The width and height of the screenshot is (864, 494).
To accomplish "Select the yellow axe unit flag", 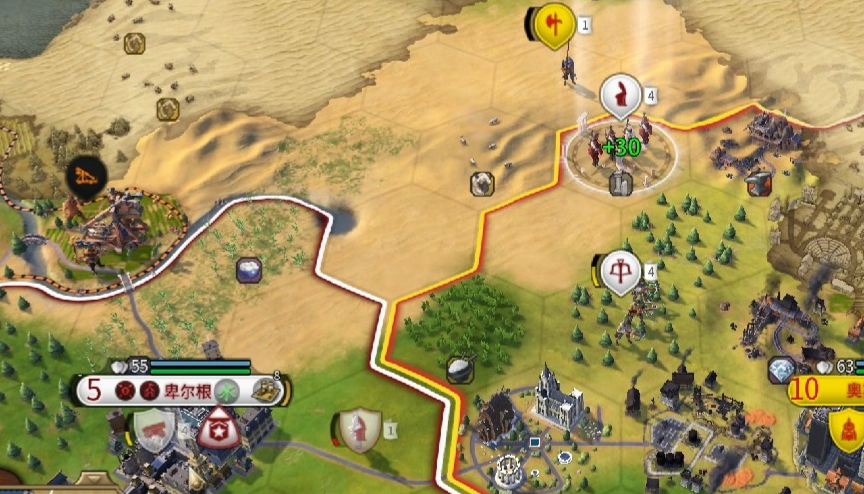I will pyautogui.click(x=553, y=24).
